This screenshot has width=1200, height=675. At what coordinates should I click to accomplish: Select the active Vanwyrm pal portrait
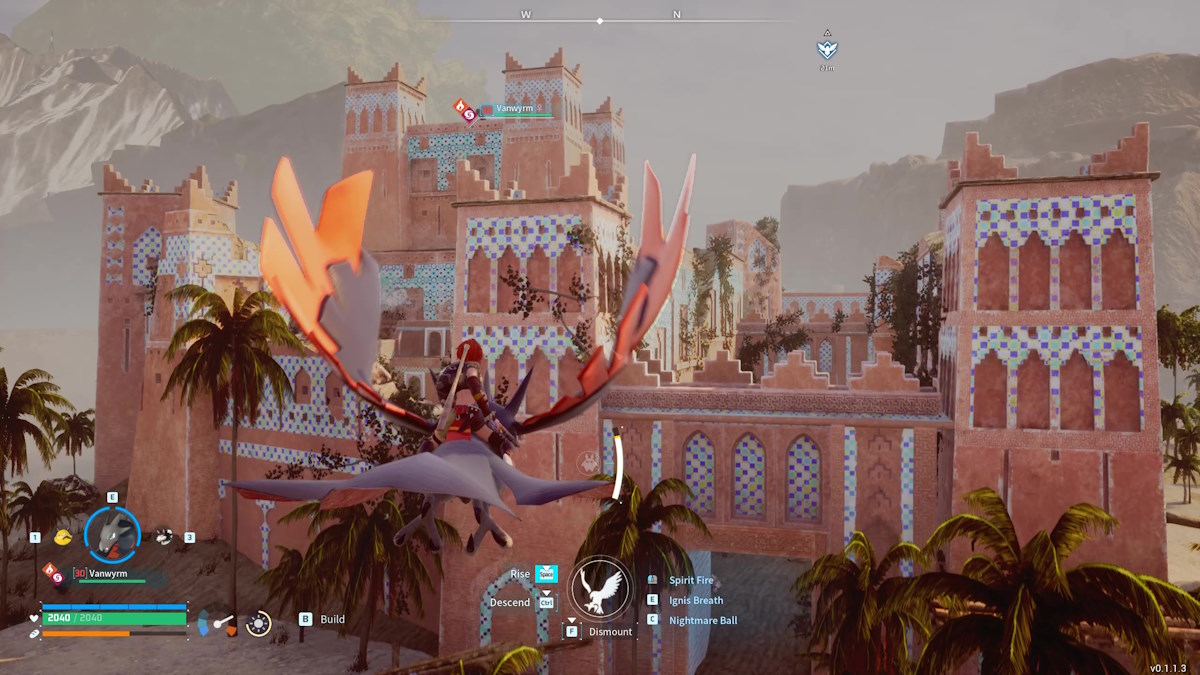(x=113, y=534)
